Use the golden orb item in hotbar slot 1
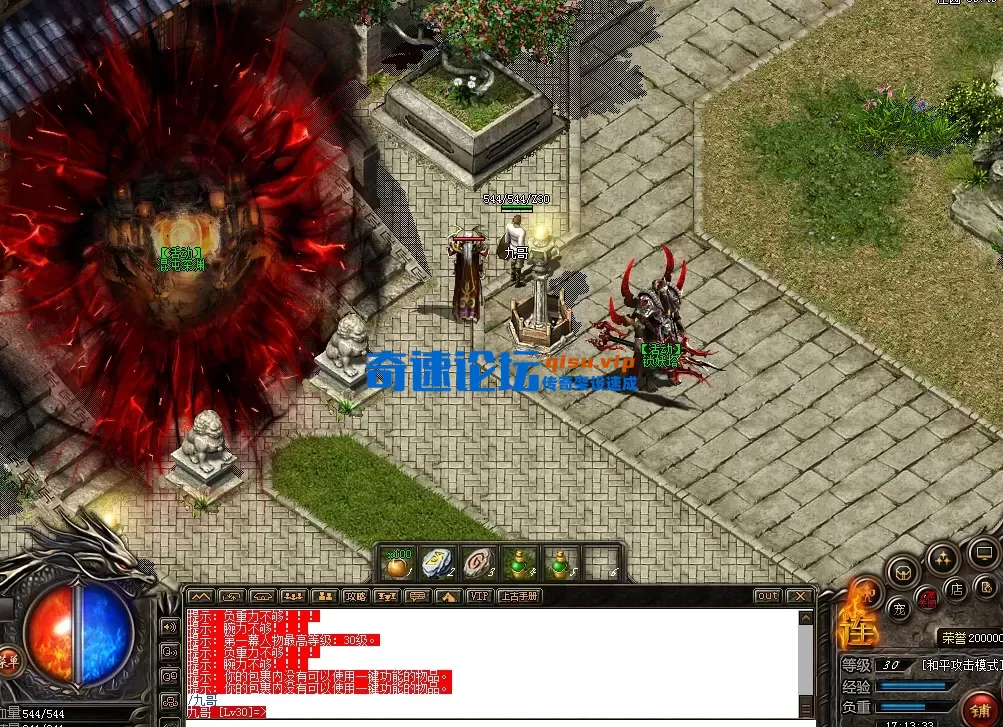 click(400, 564)
